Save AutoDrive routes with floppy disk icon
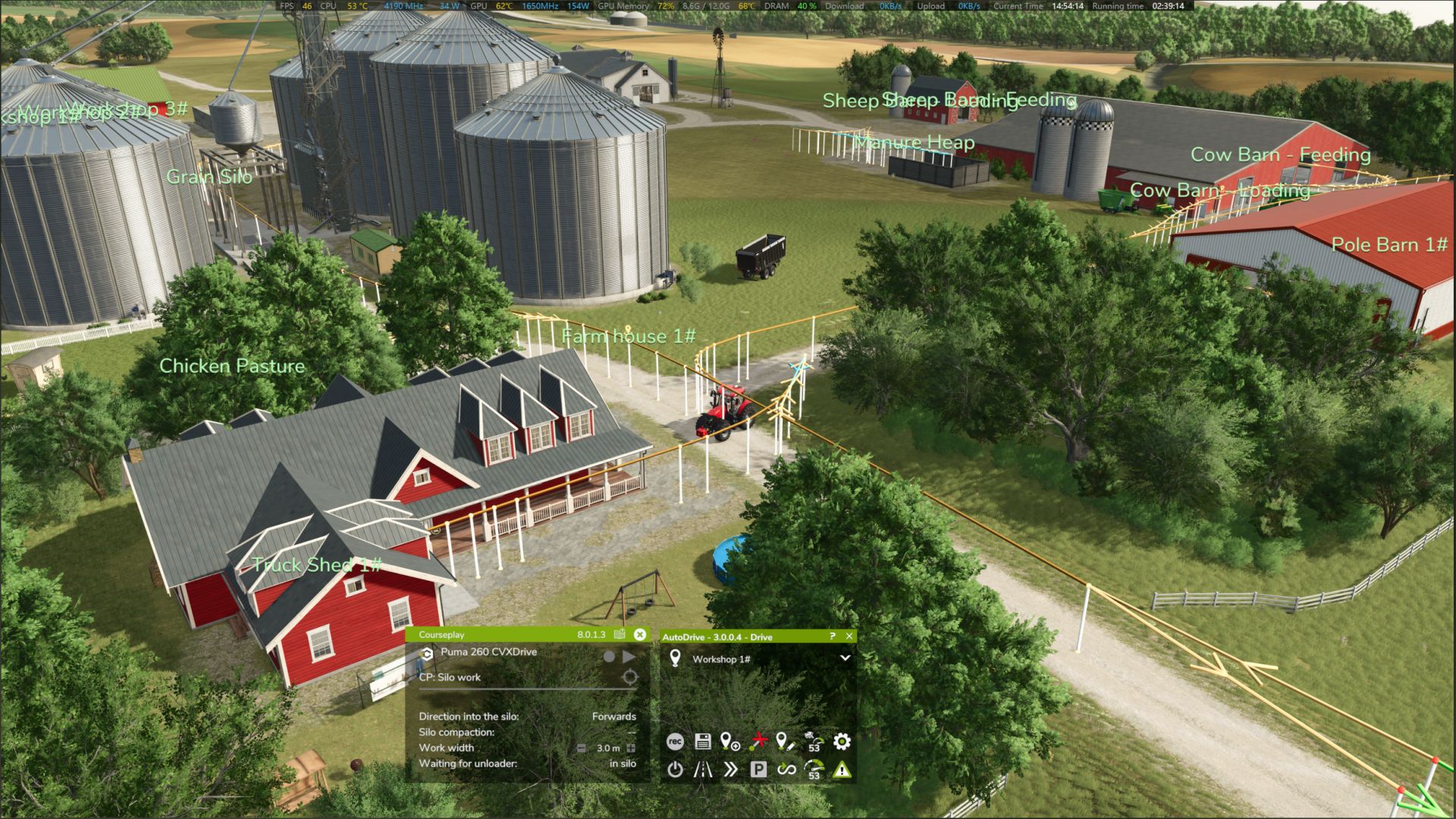This screenshot has height=819, width=1456. coord(703,742)
